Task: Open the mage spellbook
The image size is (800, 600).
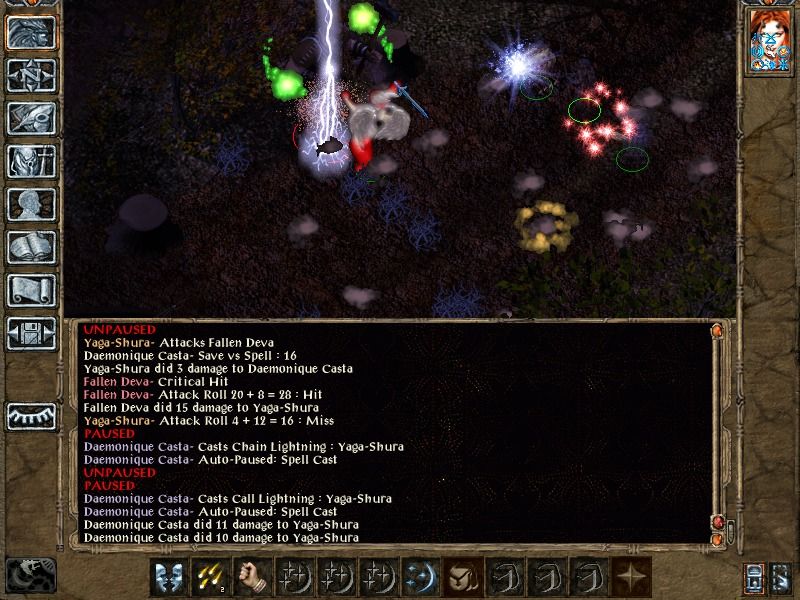Action: pyautogui.click(x=31, y=247)
